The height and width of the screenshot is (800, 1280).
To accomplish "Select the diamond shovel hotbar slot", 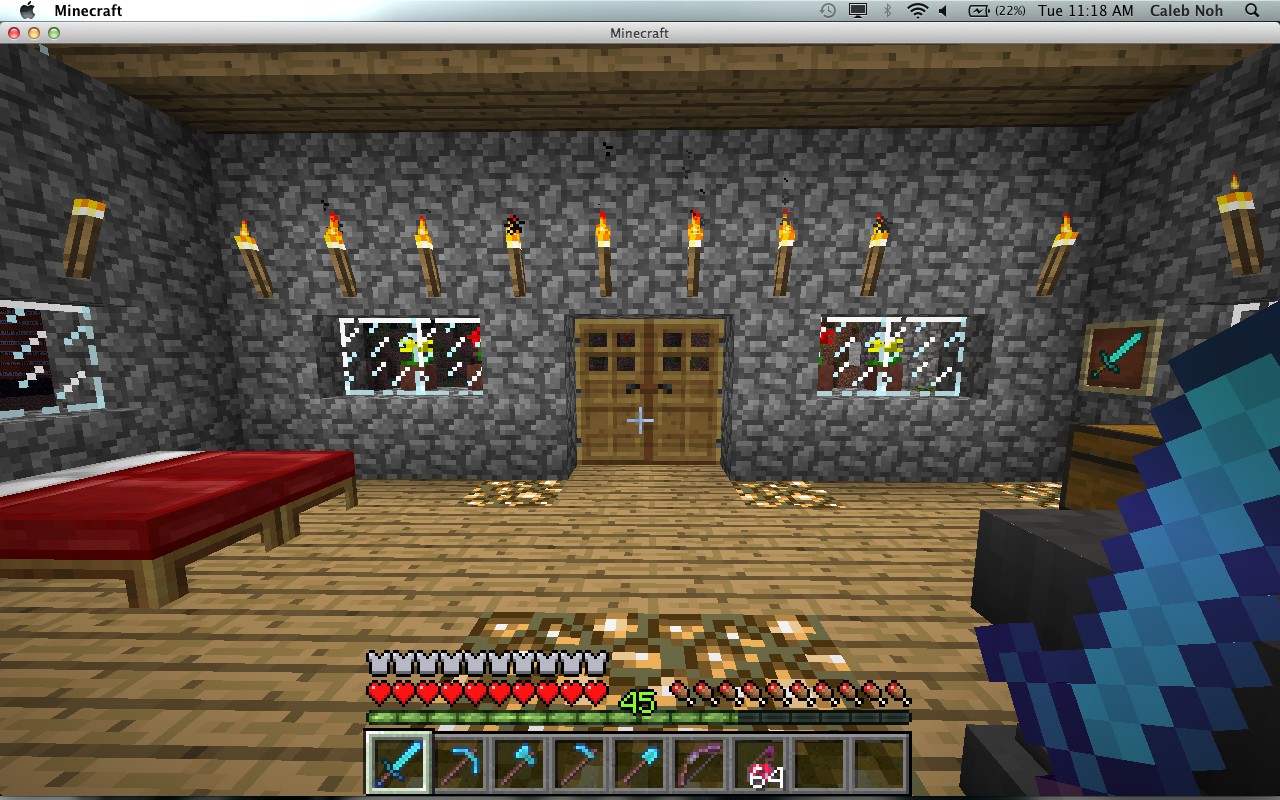I will coord(638,763).
